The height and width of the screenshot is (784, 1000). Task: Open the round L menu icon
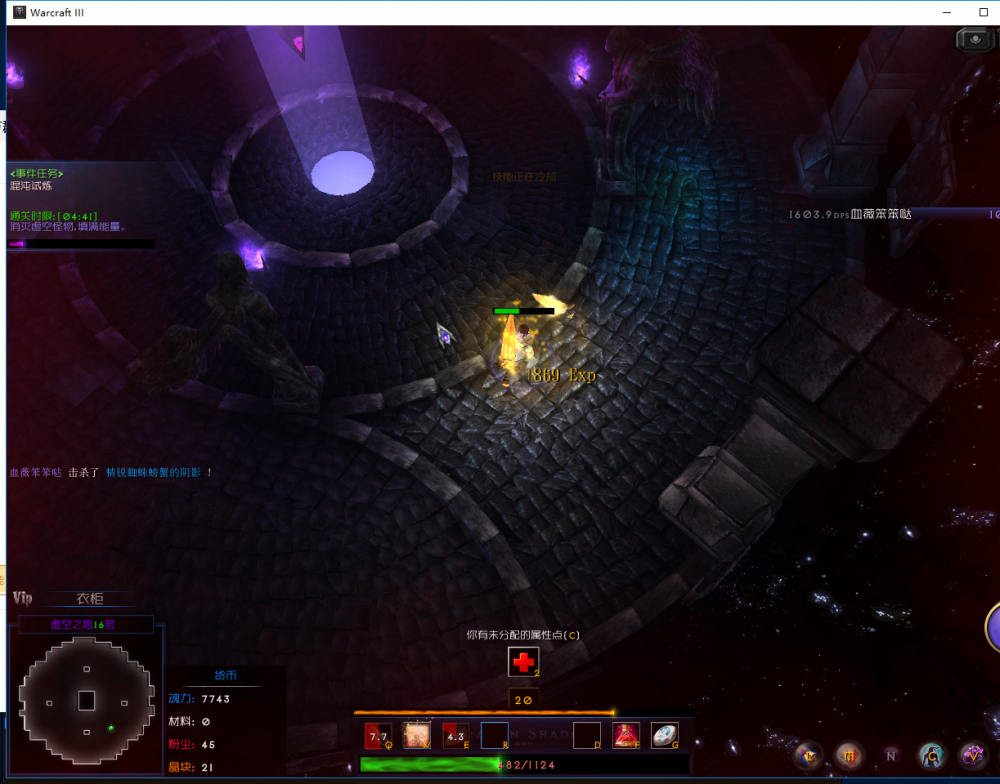click(808, 756)
